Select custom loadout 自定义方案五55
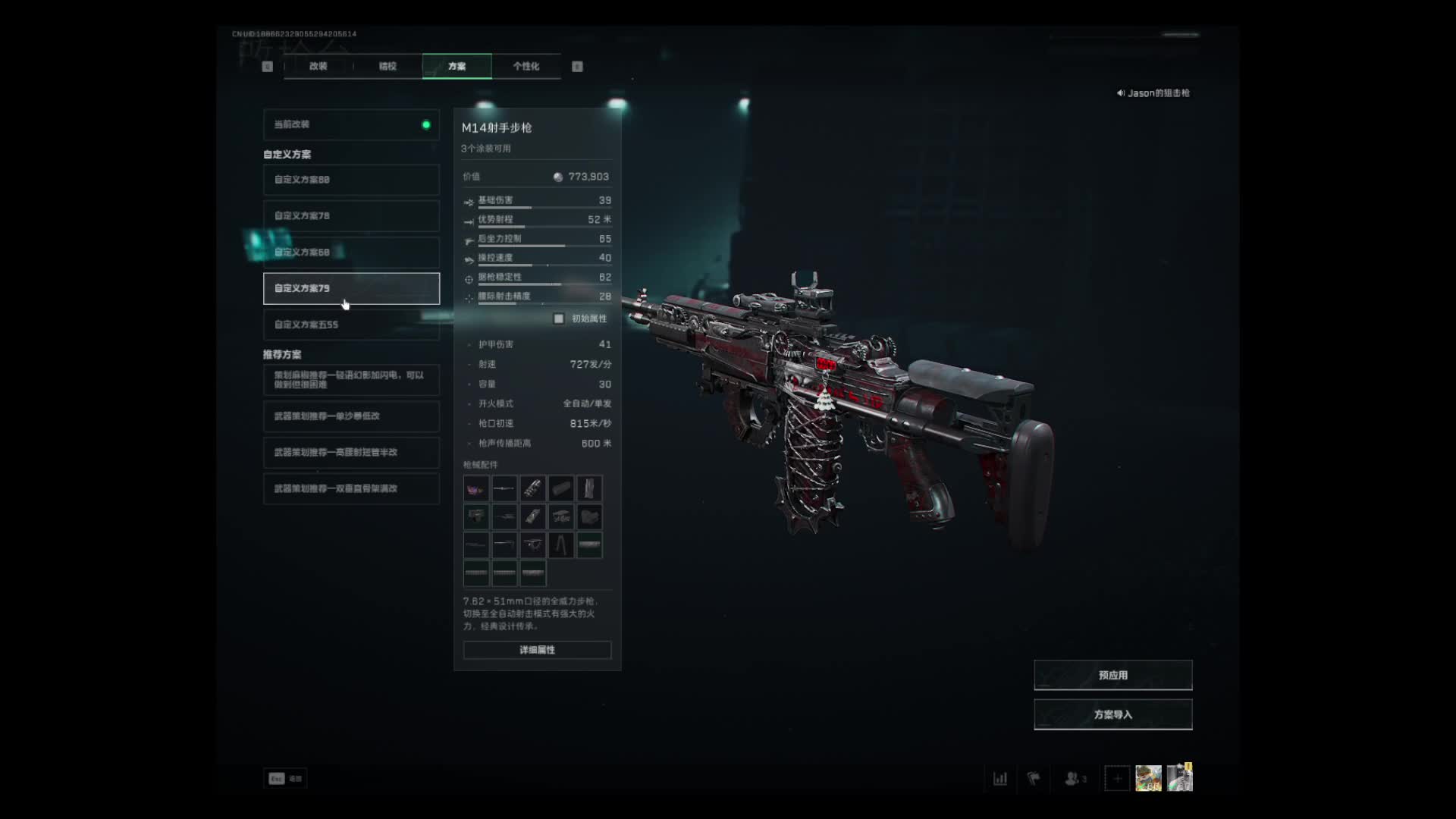 pos(351,325)
